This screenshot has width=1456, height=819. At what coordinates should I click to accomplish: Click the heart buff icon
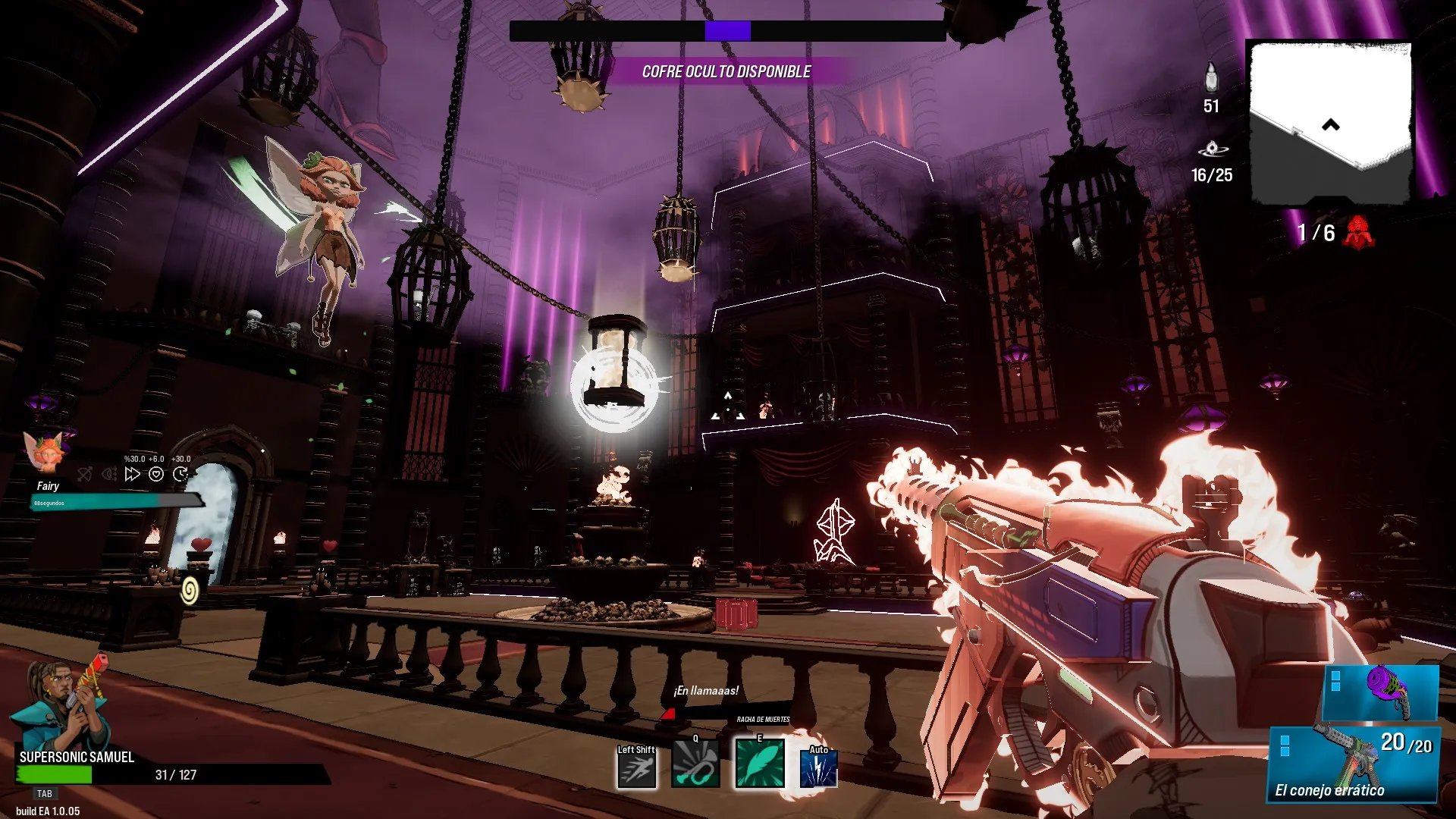click(x=156, y=475)
